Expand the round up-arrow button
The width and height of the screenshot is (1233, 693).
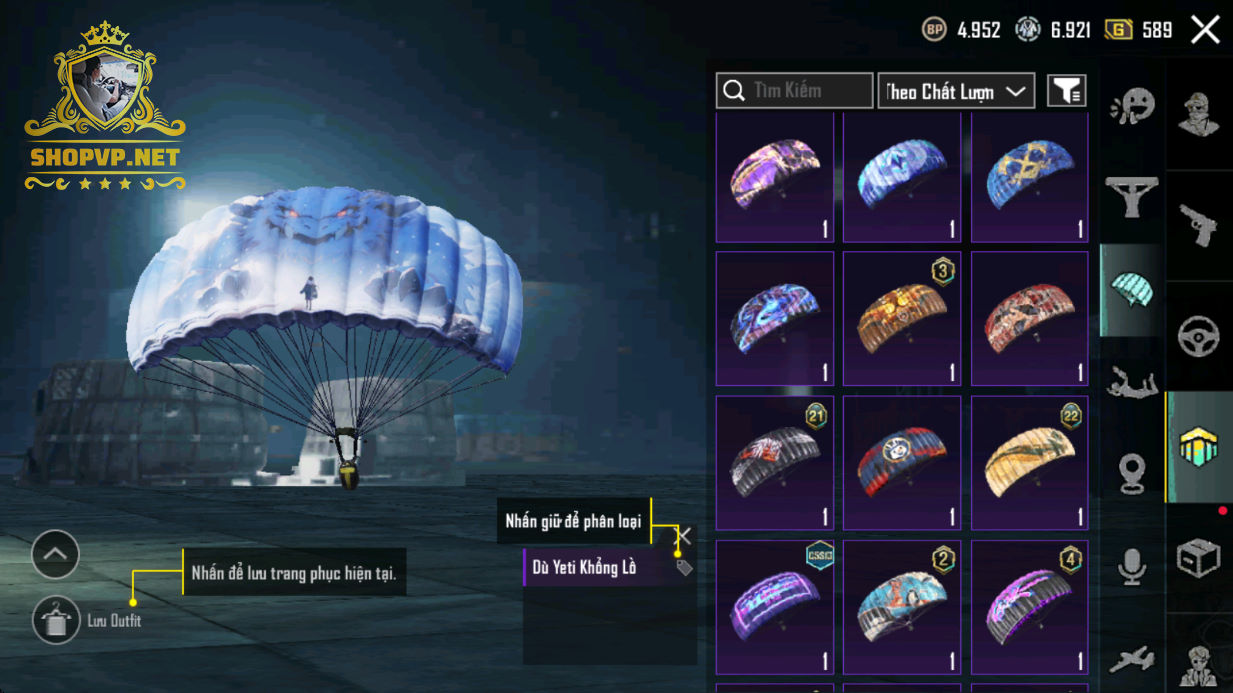point(55,554)
